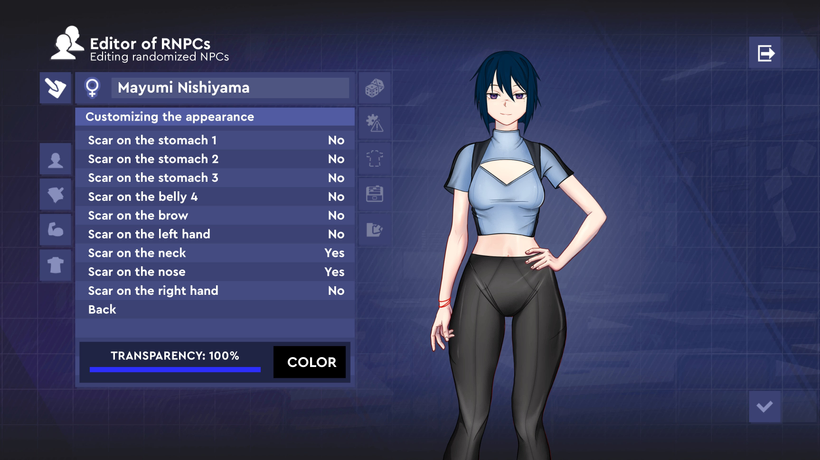Toggle Scar on the belly 4
The height and width of the screenshot is (460, 820).
215,197
